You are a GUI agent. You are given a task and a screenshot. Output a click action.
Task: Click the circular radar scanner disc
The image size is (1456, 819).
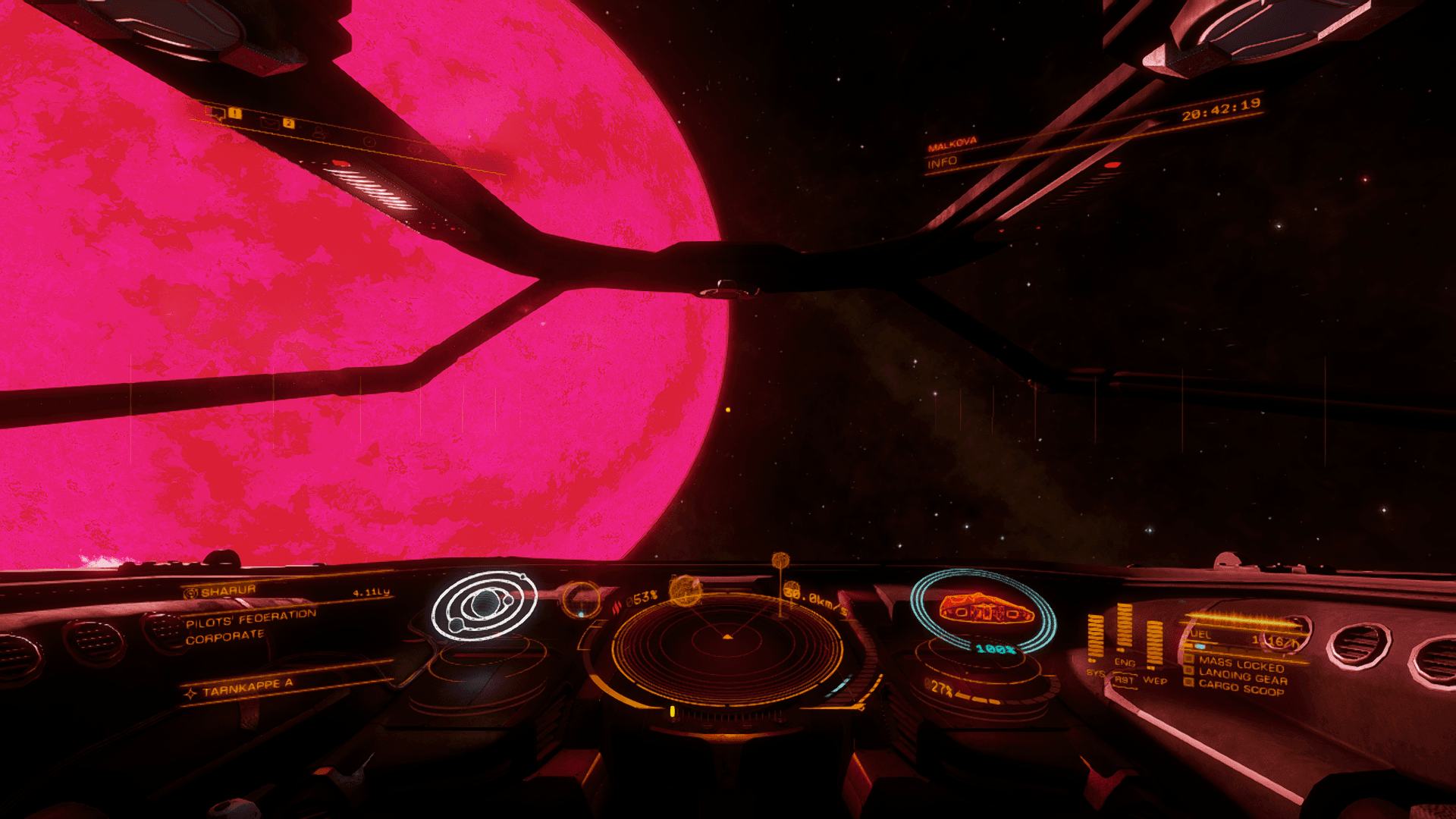tap(726, 645)
